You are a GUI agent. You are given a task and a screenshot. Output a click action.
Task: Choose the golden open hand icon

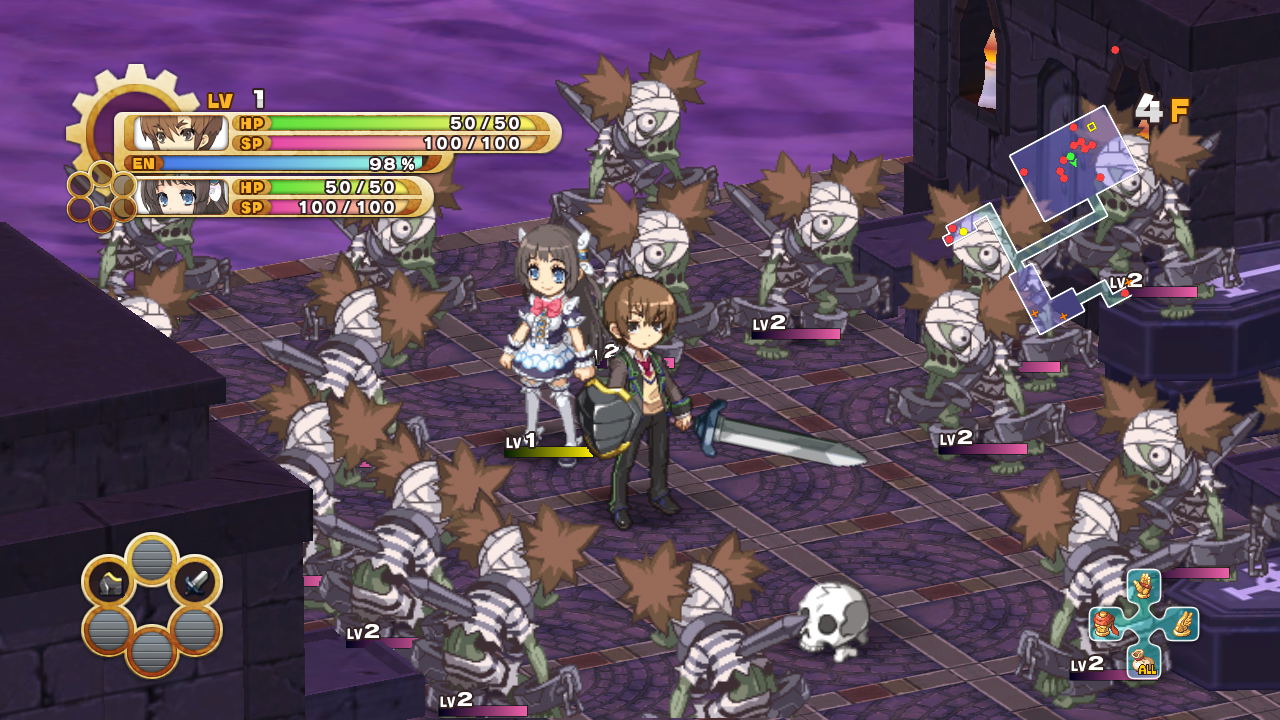pos(1143,587)
